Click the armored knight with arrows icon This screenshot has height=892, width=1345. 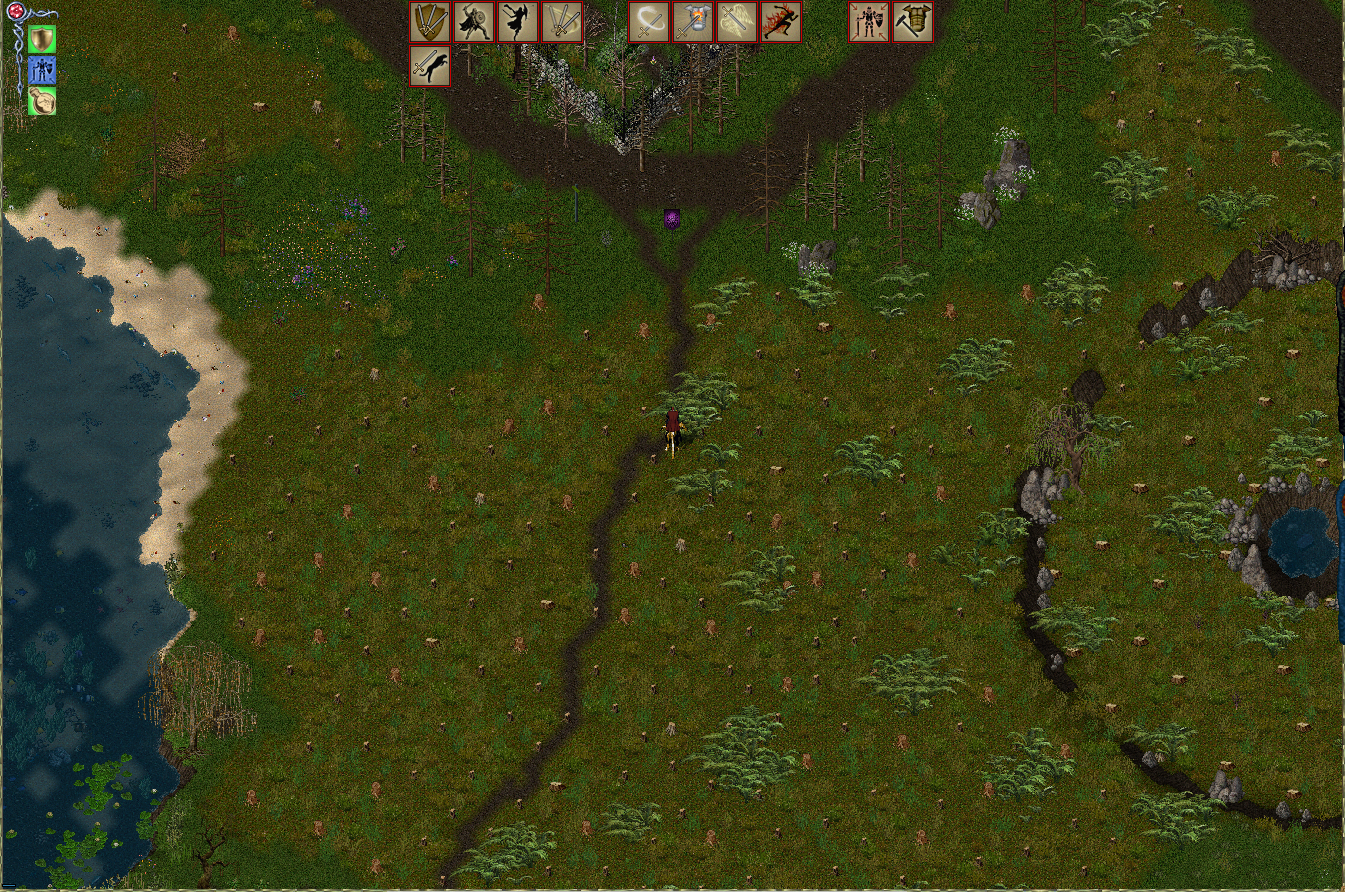[868, 22]
